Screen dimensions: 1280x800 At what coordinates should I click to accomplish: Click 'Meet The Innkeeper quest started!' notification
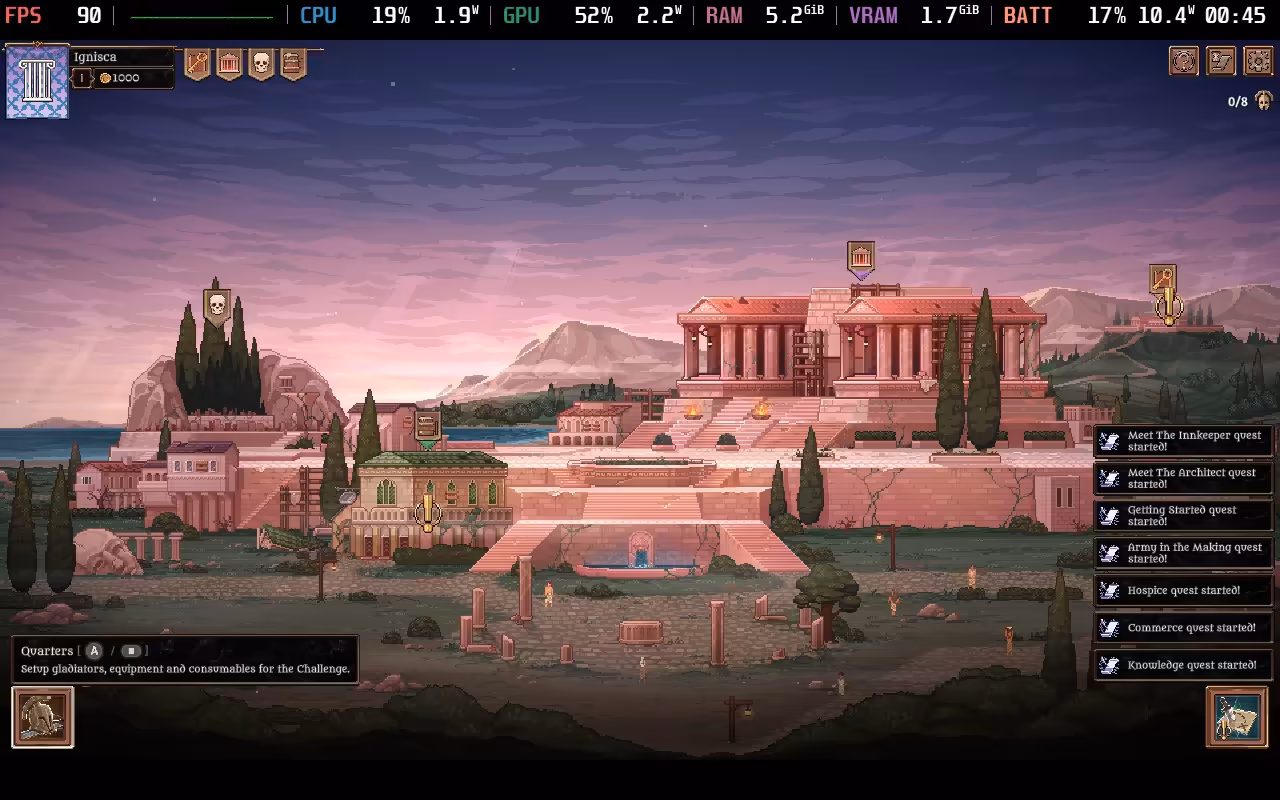coord(1183,441)
